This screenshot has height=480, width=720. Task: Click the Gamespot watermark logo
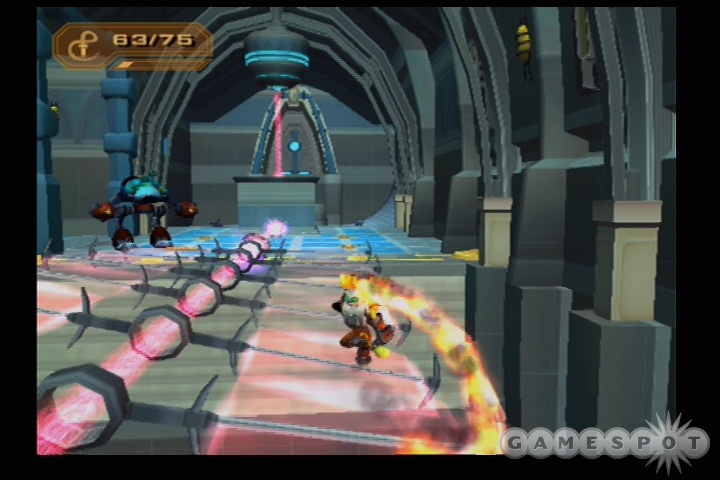pos(604,443)
